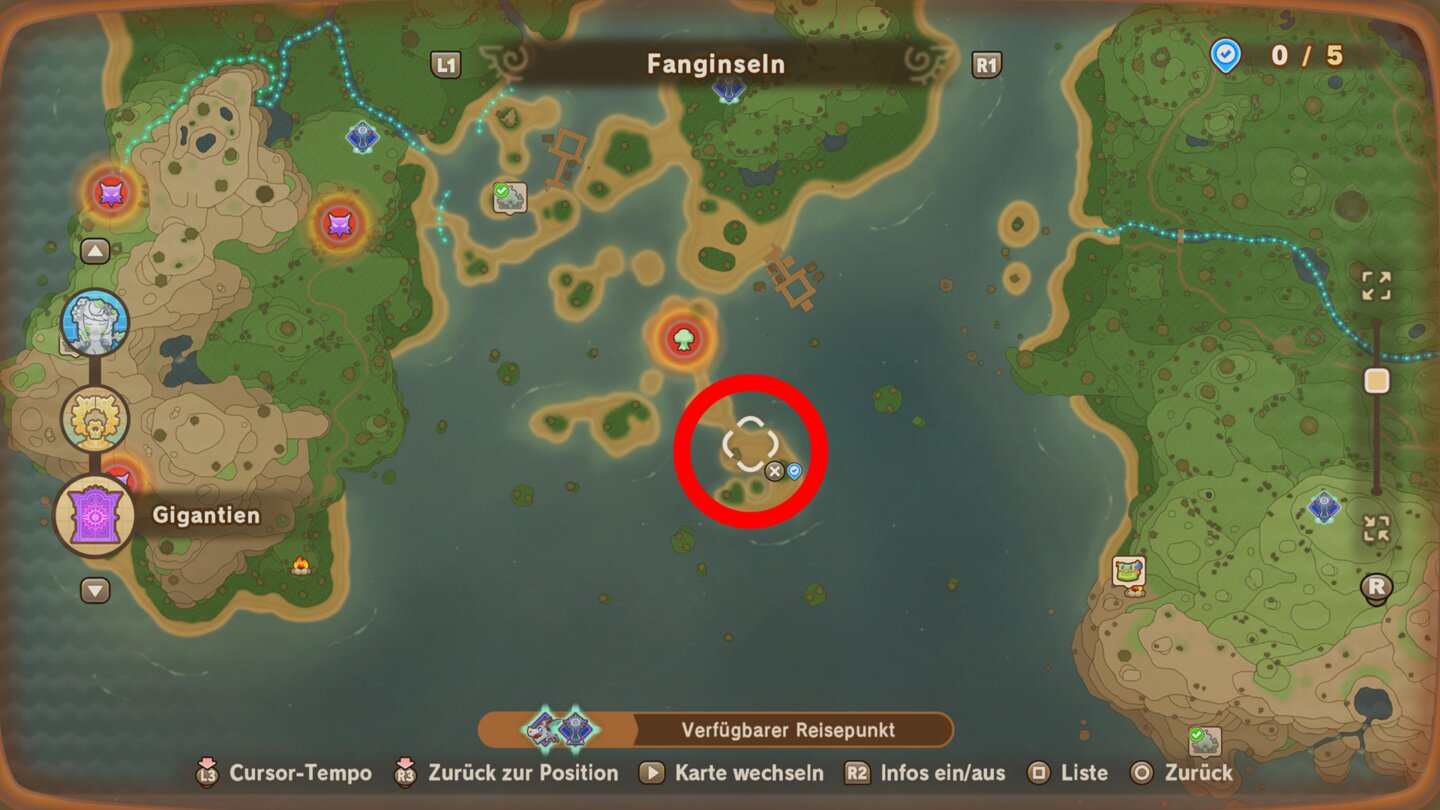Click the fullscreen expand icon on right edge
Screen dimensions: 1440x810
pos(1376,286)
